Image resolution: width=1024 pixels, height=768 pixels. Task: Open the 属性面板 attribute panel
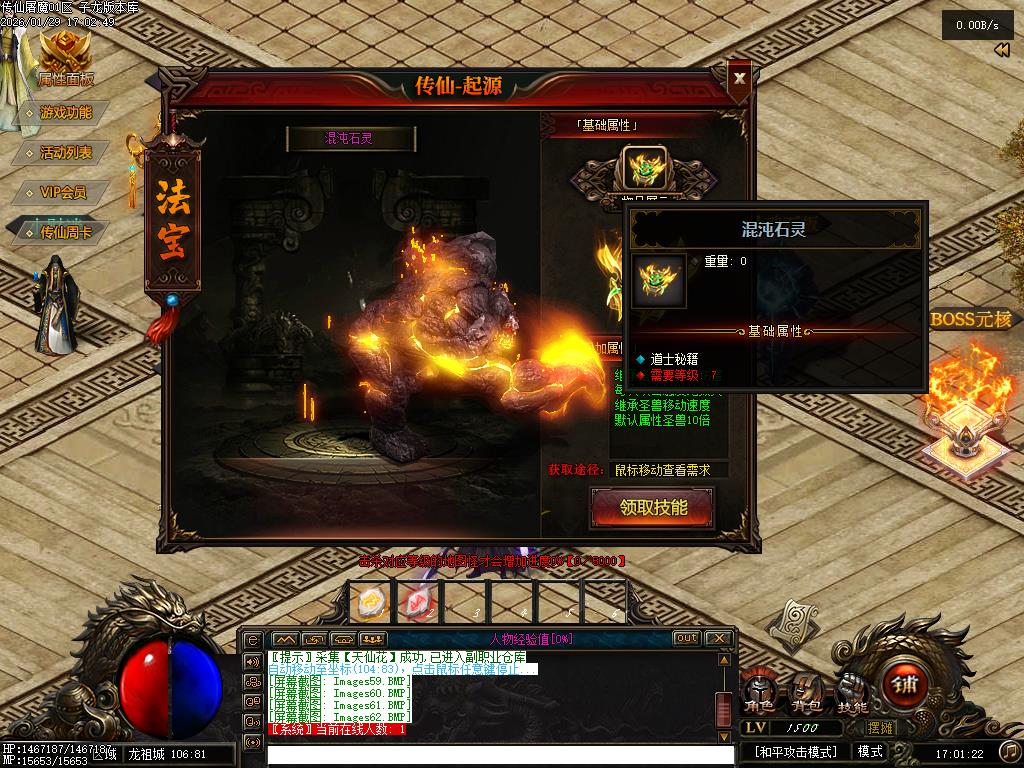(x=65, y=60)
